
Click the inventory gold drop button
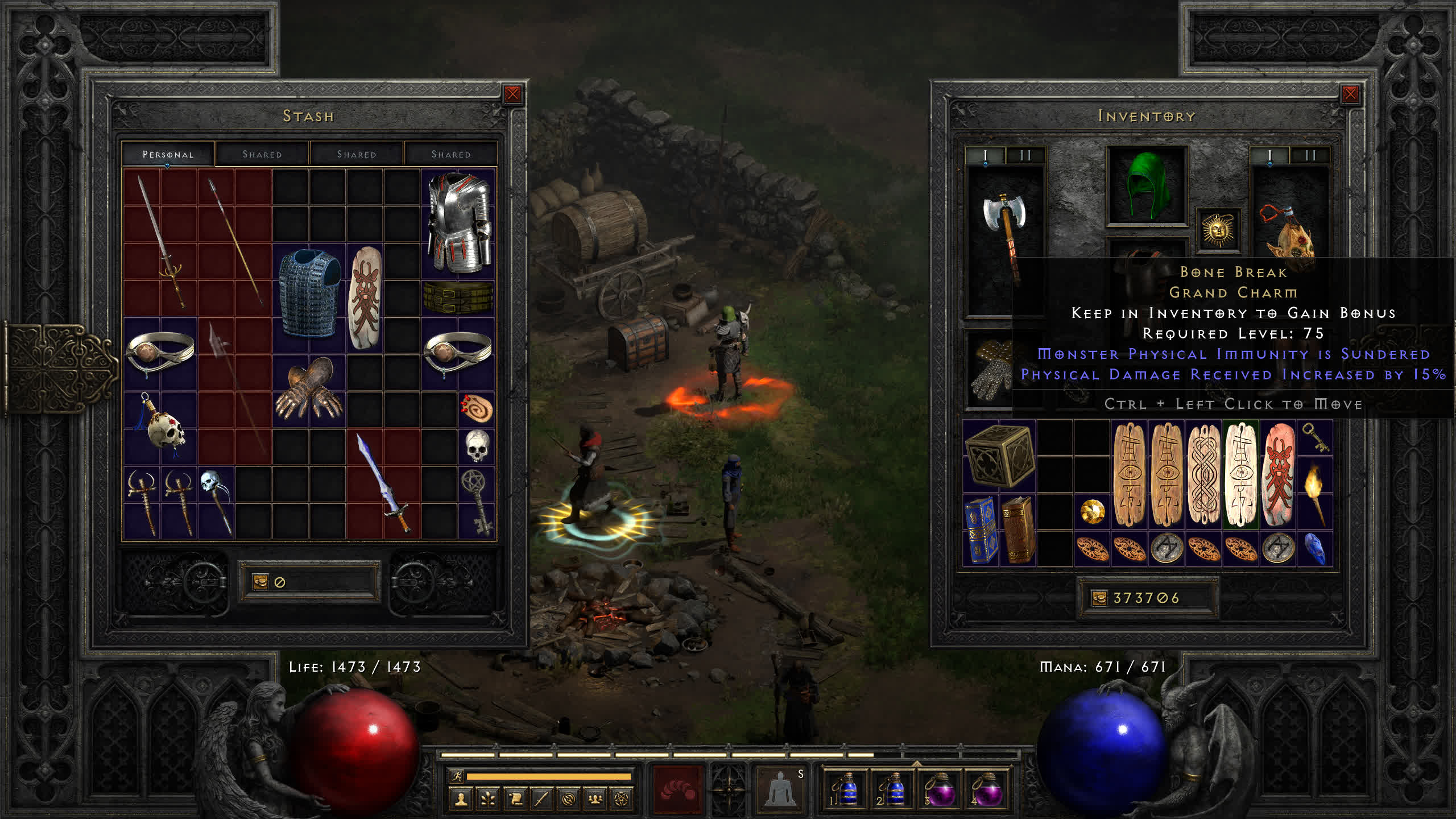click(1099, 598)
